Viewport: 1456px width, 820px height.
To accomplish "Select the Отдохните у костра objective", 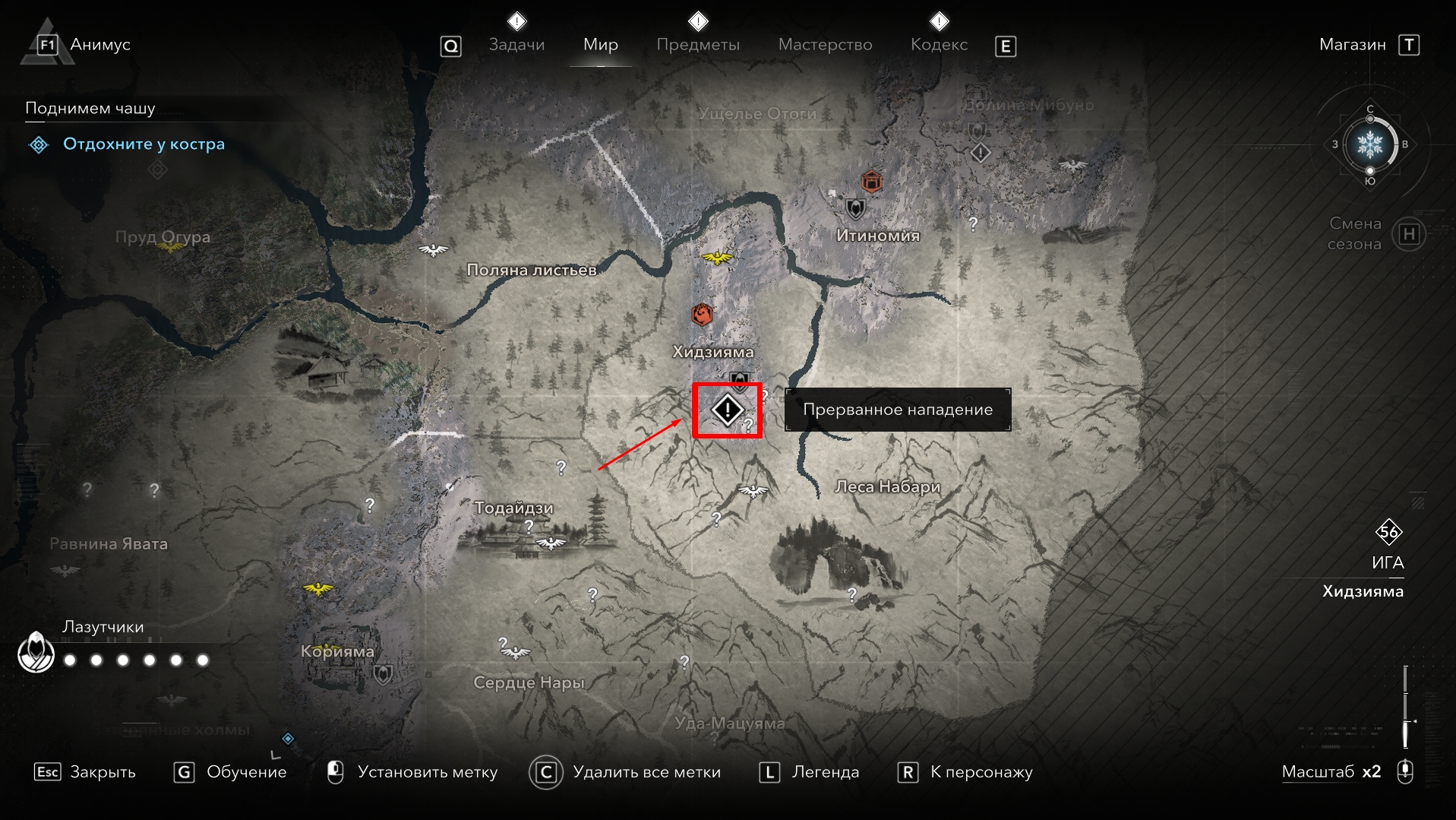I will [x=144, y=144].
